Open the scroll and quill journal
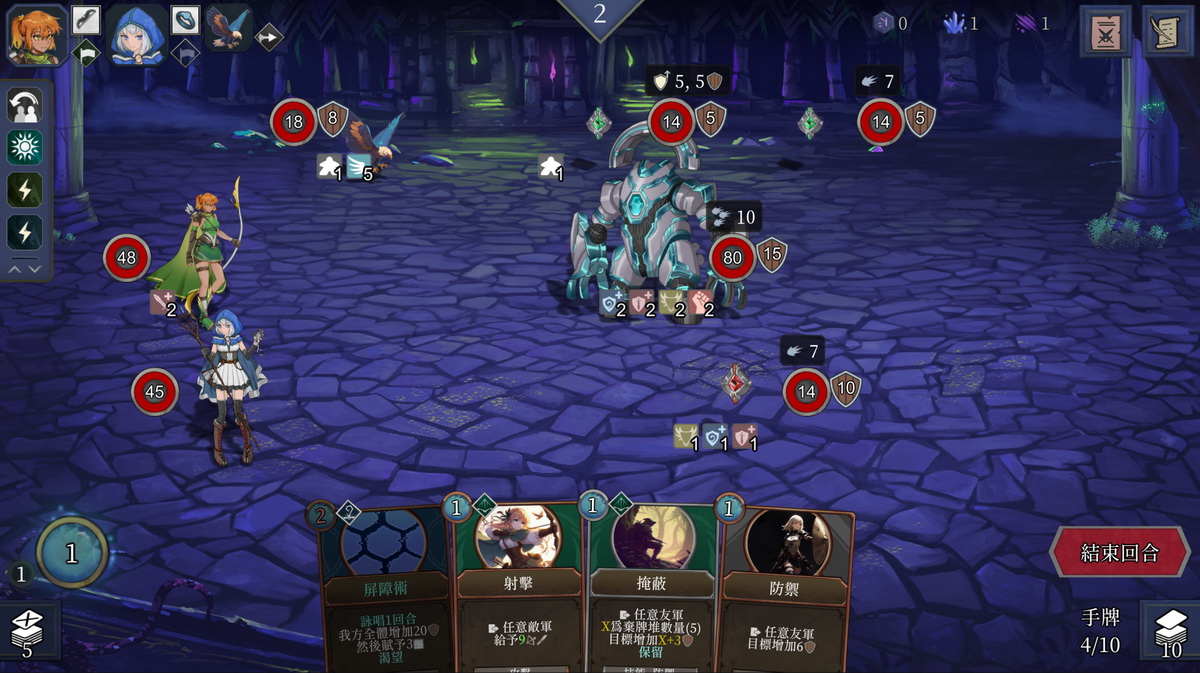 pos(1167,31)
